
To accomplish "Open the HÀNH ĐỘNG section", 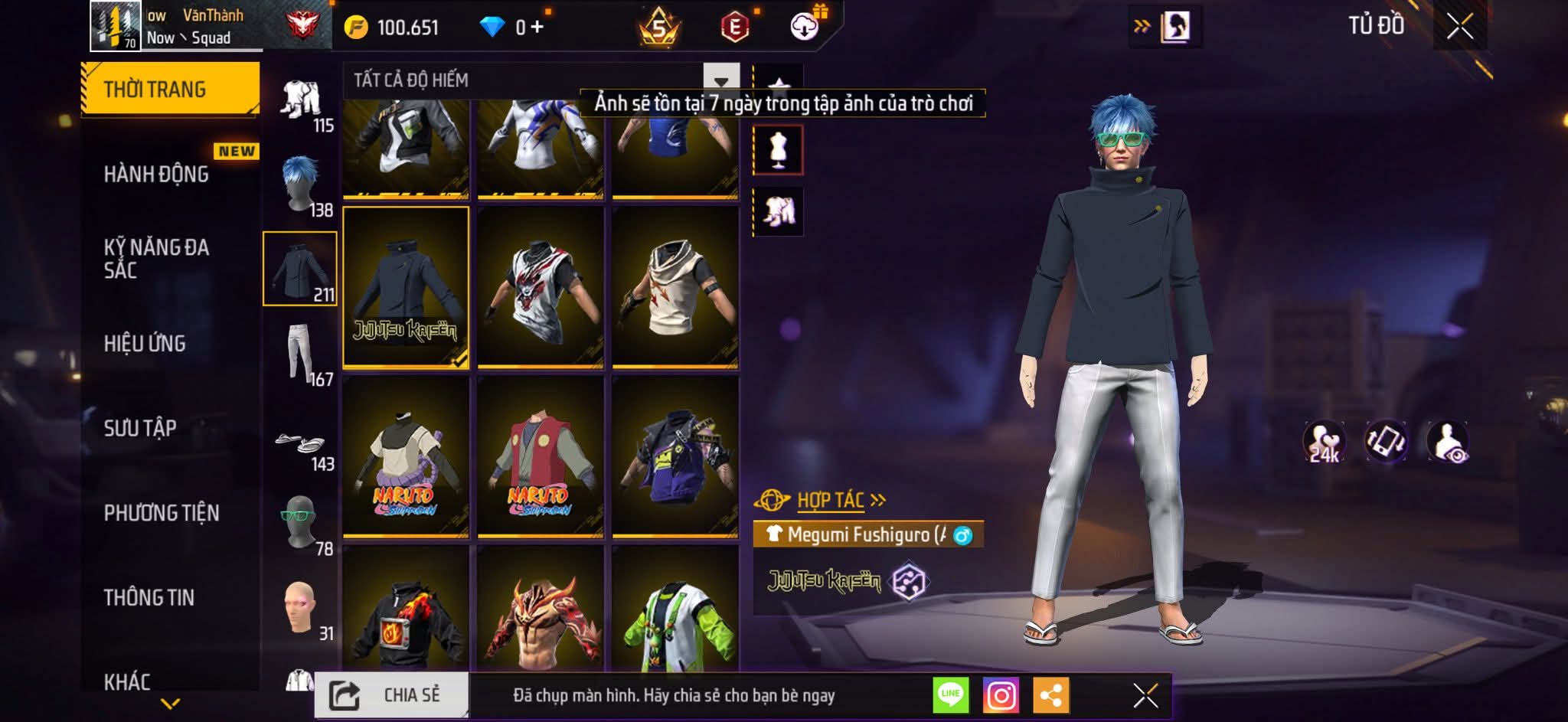I will [157, 175].
